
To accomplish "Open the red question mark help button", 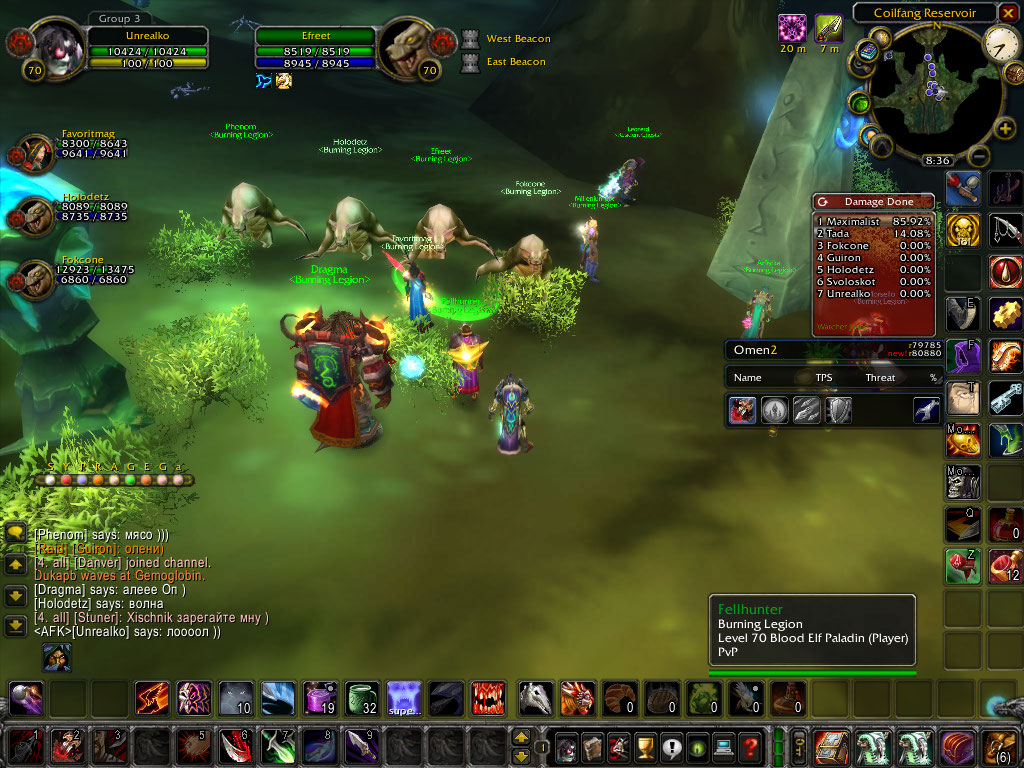I will 750,746.
